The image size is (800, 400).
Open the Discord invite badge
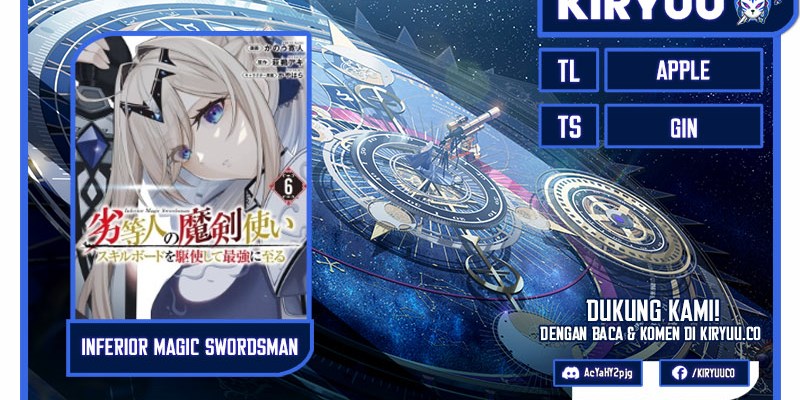601,373
